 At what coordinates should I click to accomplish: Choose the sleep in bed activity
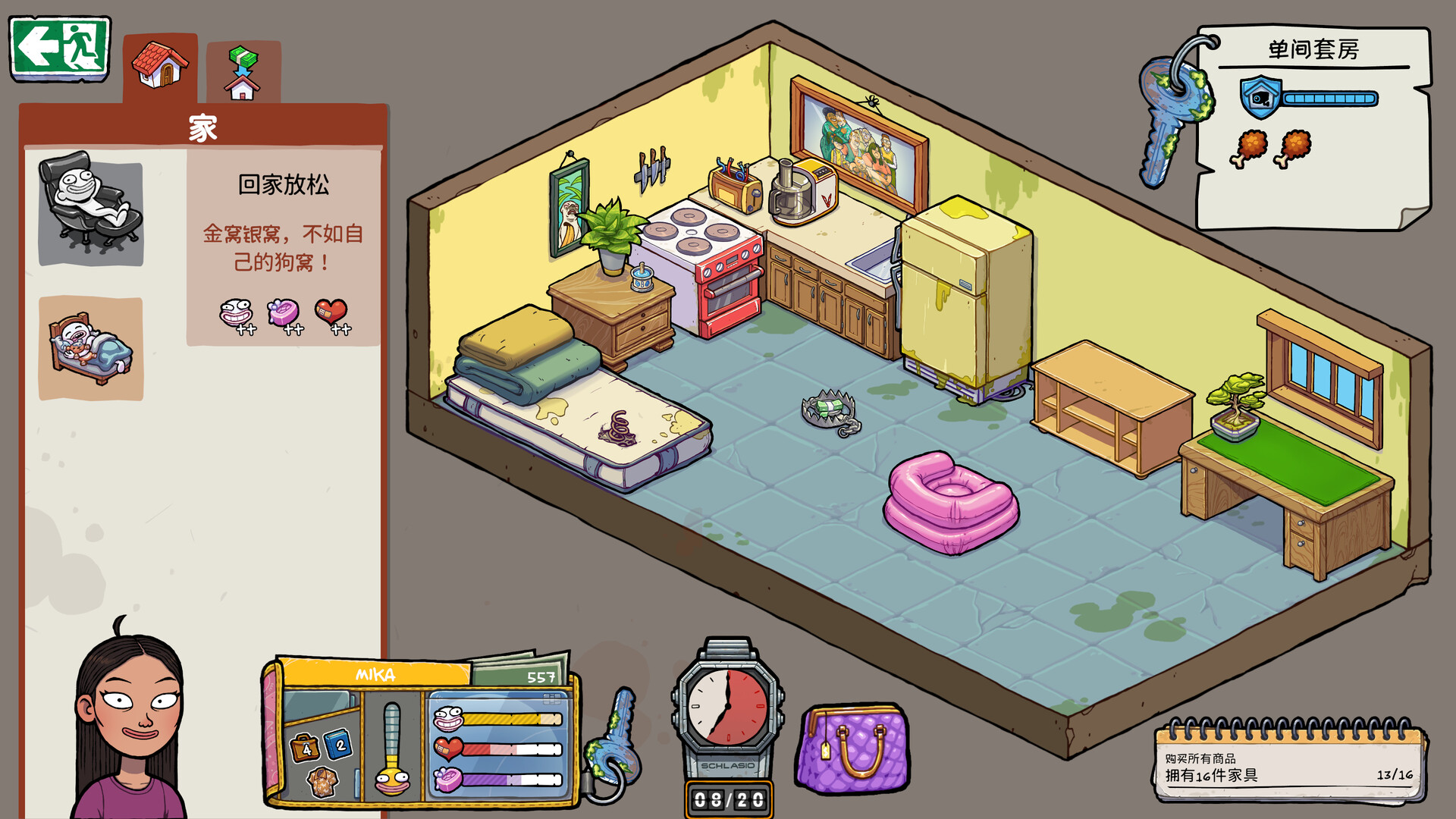(x=90, y=348)
